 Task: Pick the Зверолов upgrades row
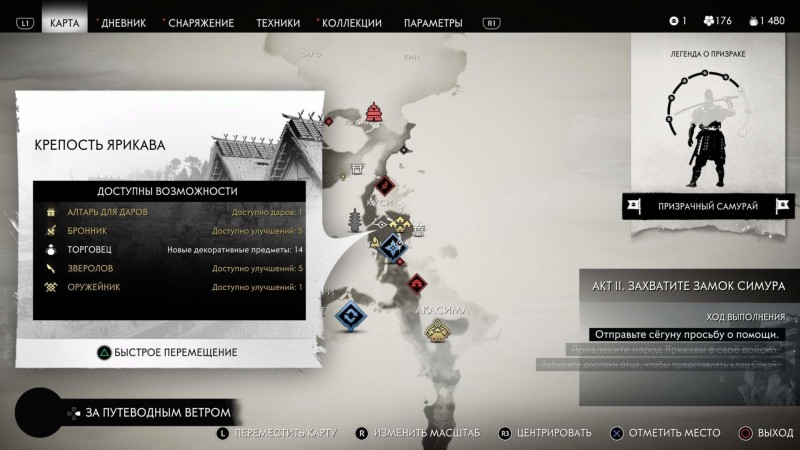pyautogui.click(x=169, y=269)
